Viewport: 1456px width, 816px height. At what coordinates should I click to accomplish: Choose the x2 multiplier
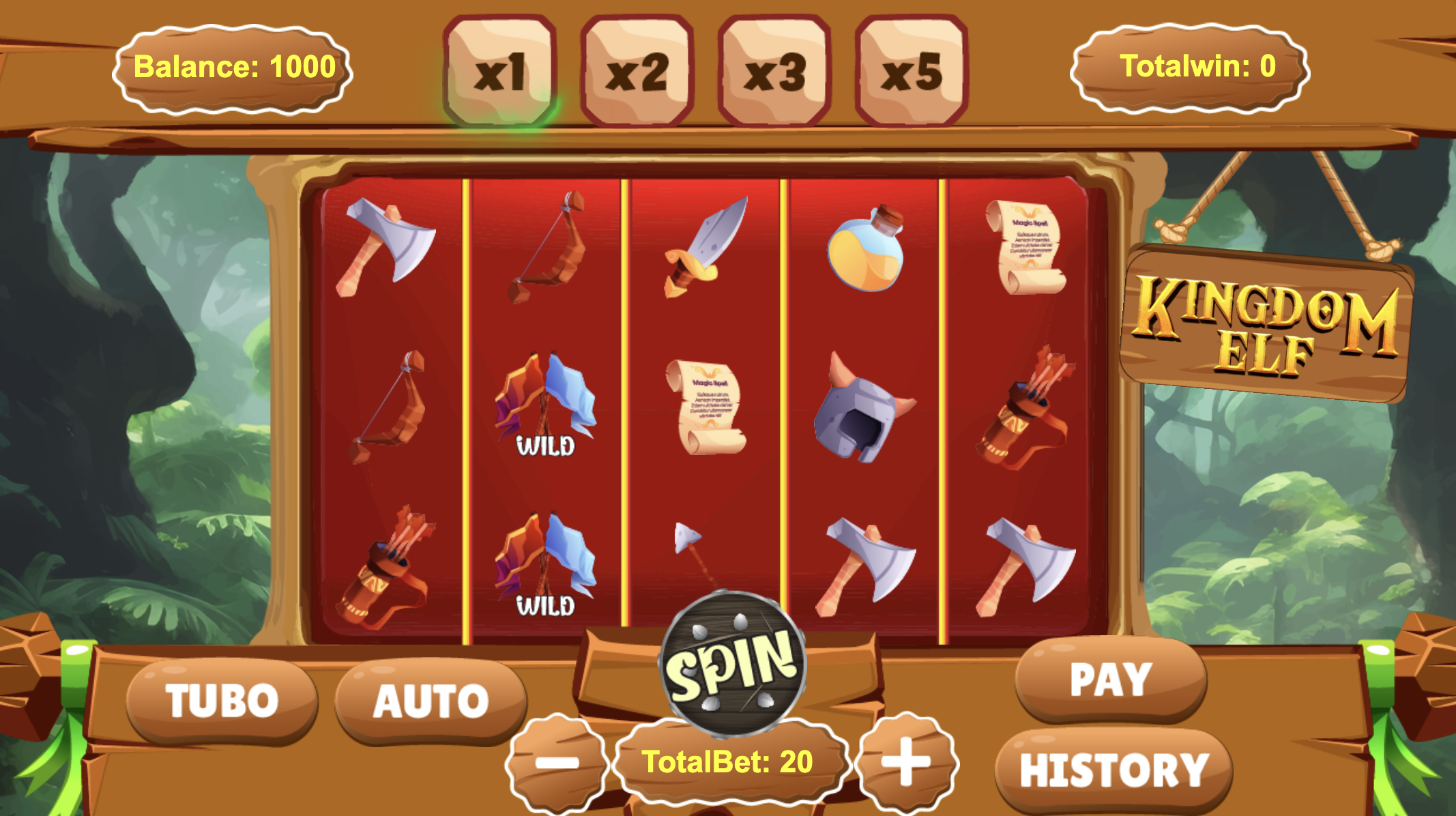click(x=637, y=71)
